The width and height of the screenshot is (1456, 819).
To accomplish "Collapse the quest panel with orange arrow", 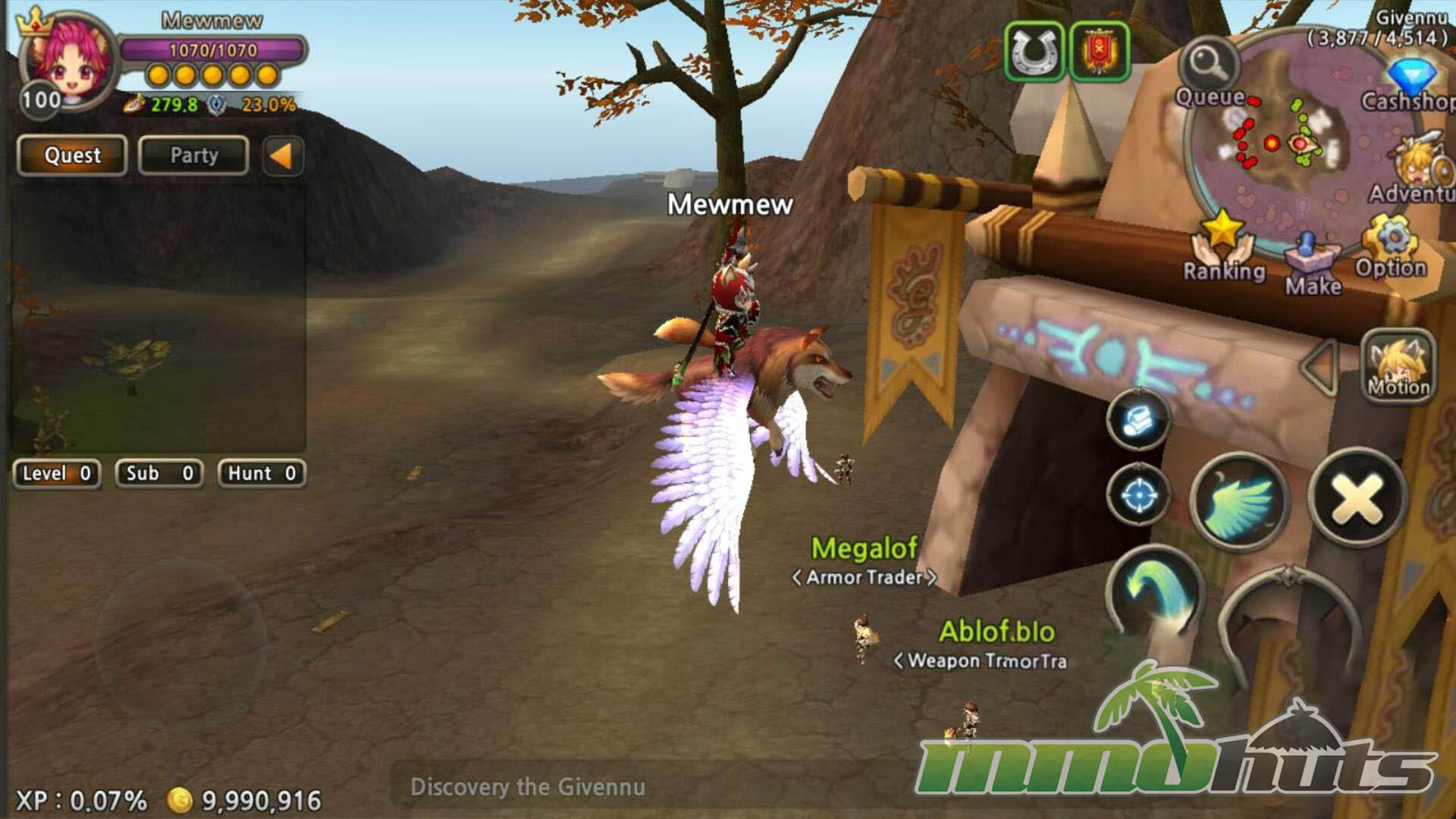I will pyautogui.click(x=282, y=156).
